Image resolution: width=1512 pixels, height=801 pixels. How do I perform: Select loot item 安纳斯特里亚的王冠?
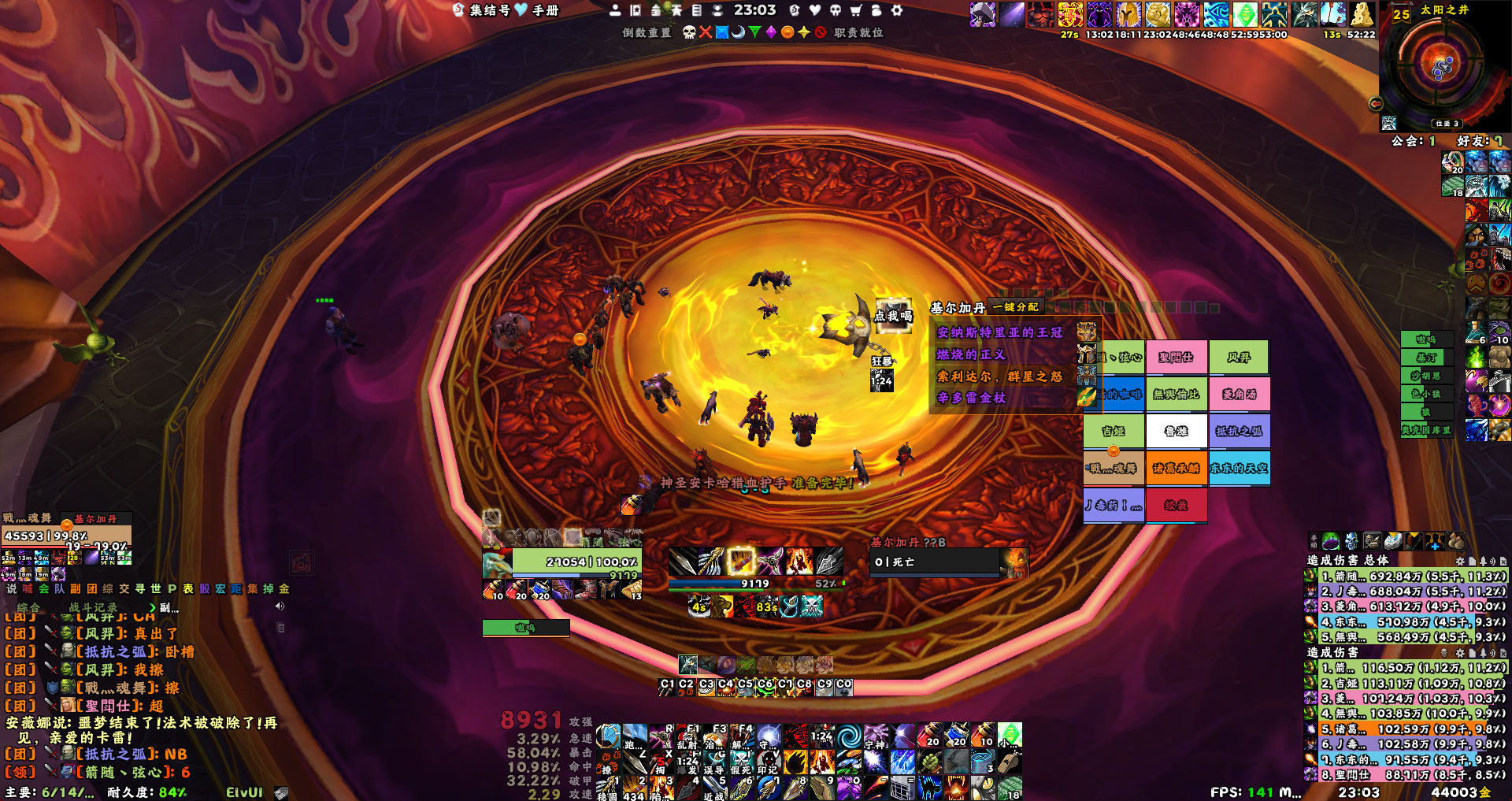tap(999, 332)
